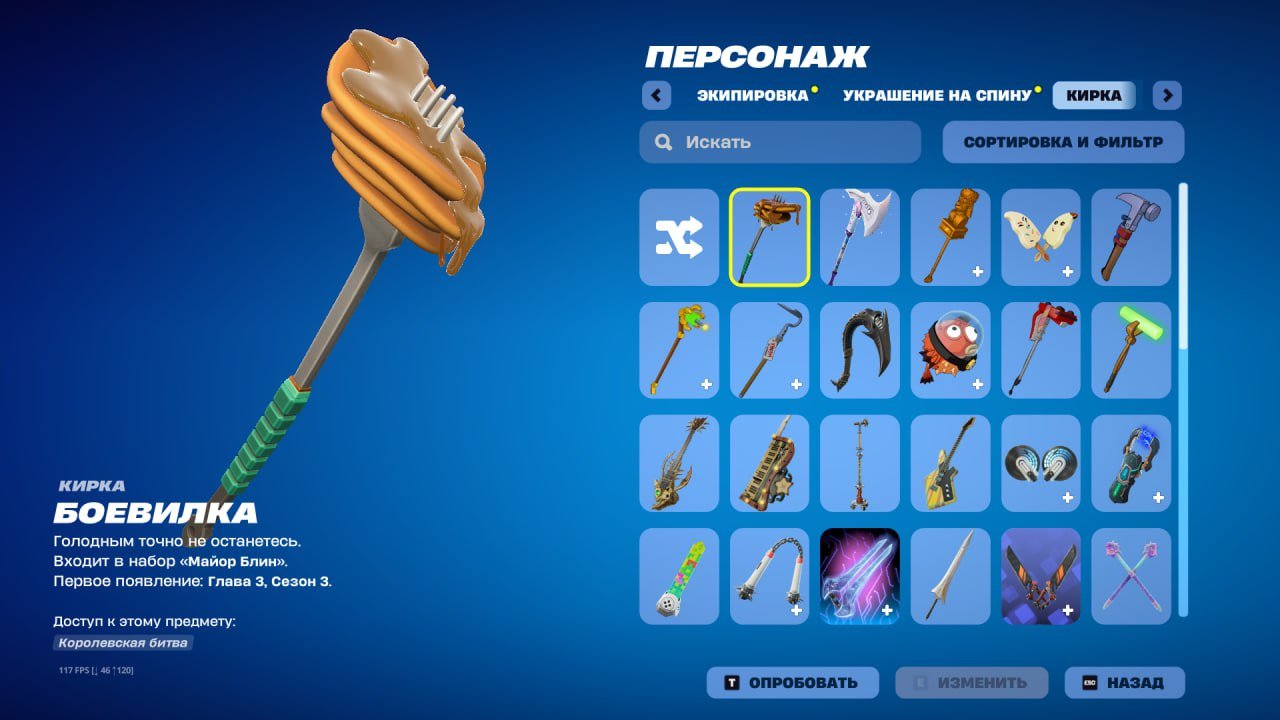Screen dimensions: 1280x720
Task: Select the golden tiki statue pickaxe
Action: coord(949,235)
